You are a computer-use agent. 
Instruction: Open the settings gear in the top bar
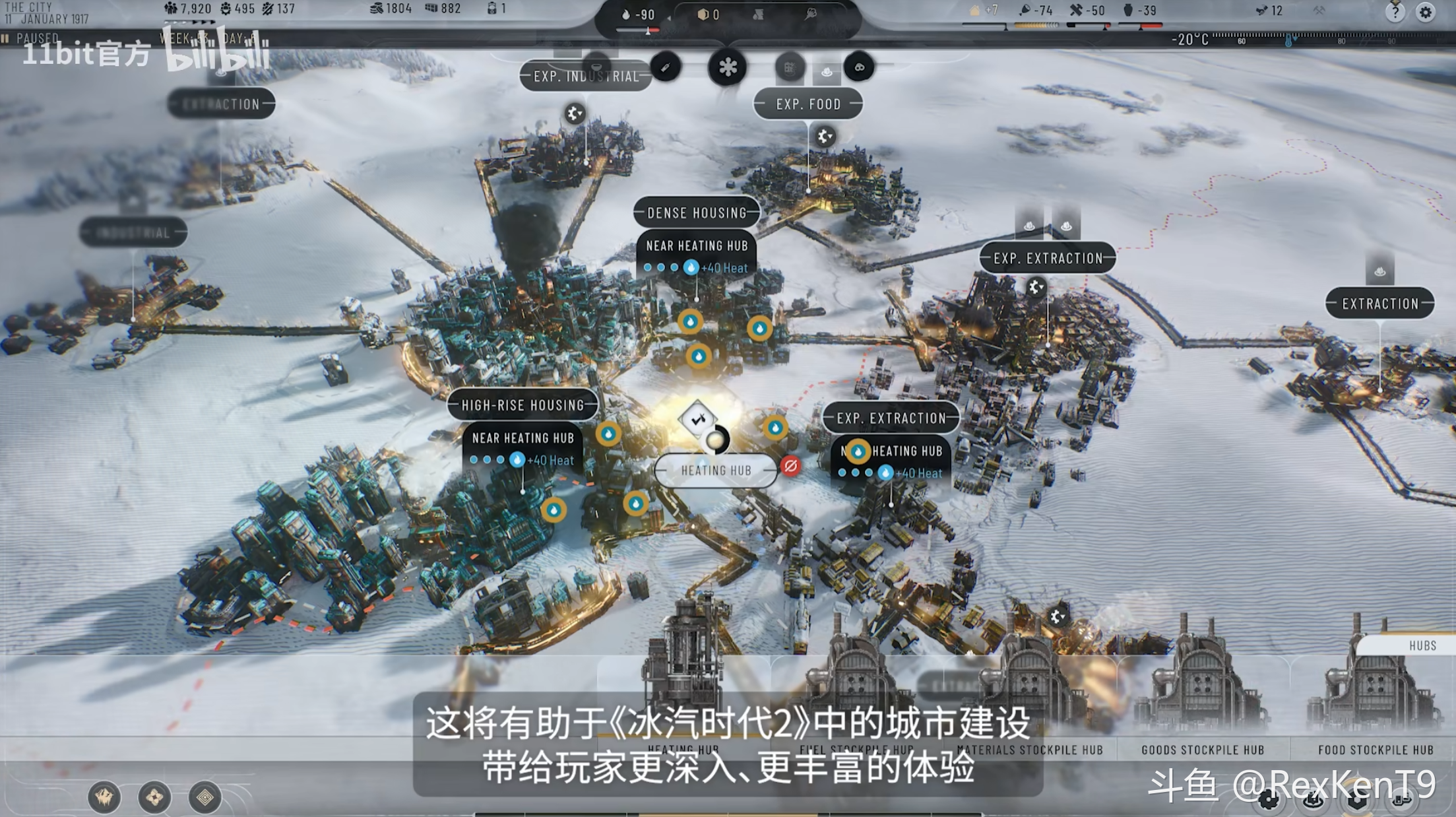(x=1426, y=13)
